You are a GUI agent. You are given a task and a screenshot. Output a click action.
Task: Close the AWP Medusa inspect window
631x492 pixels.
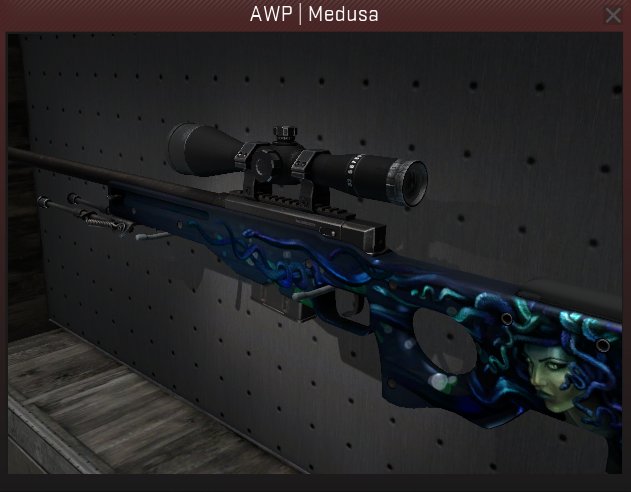613,15
